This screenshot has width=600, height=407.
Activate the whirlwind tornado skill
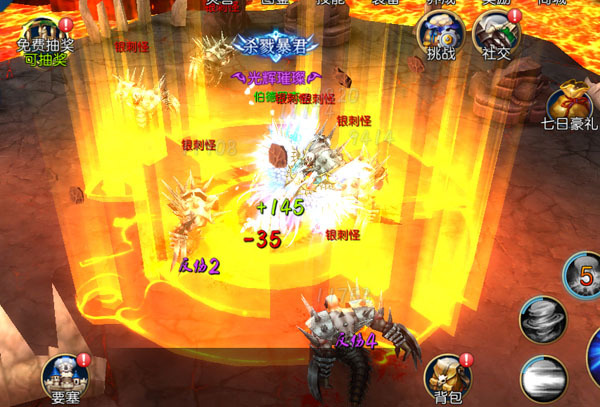(544, 321)
